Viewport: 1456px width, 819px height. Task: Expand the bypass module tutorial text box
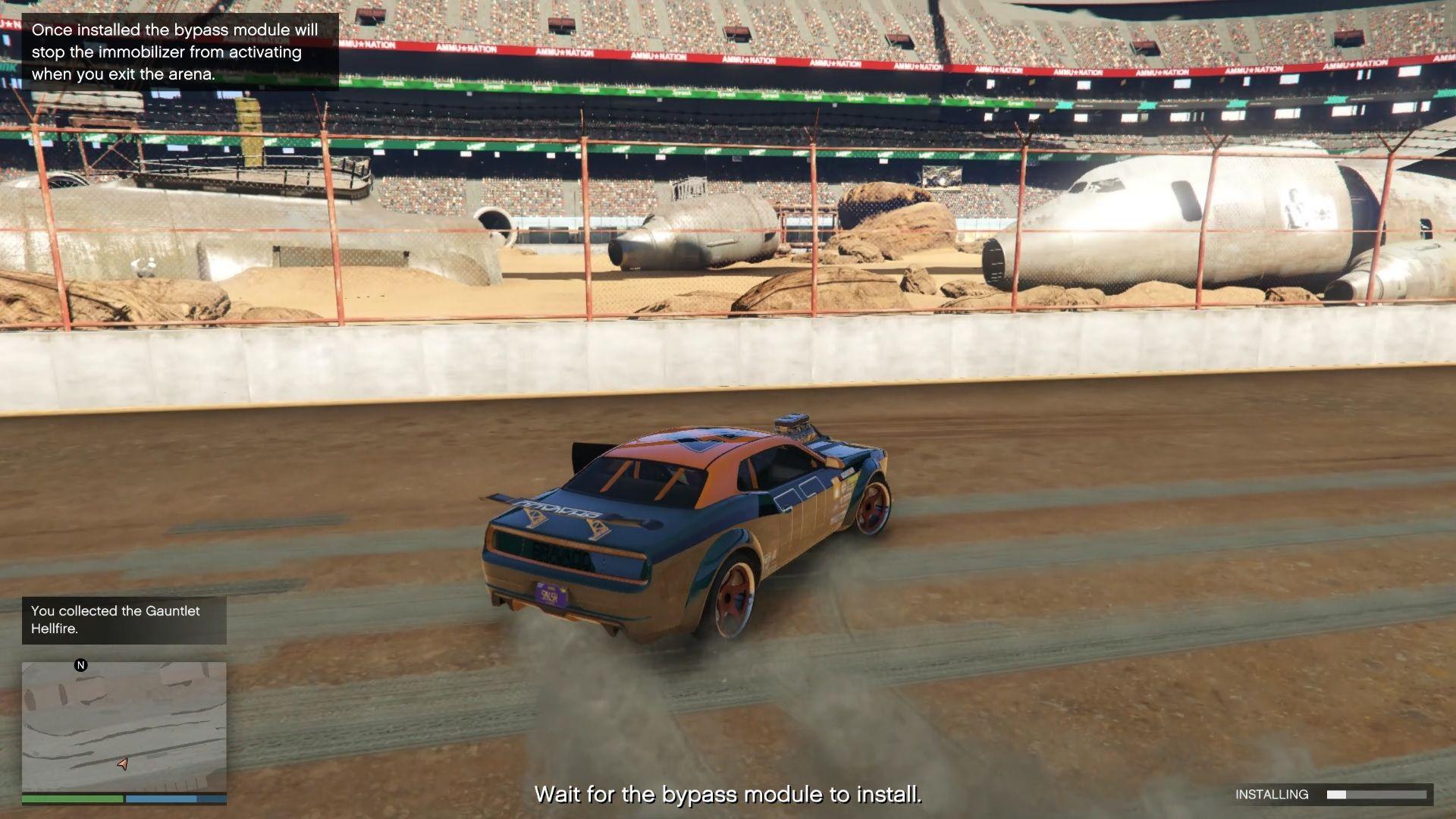point(178,52)
